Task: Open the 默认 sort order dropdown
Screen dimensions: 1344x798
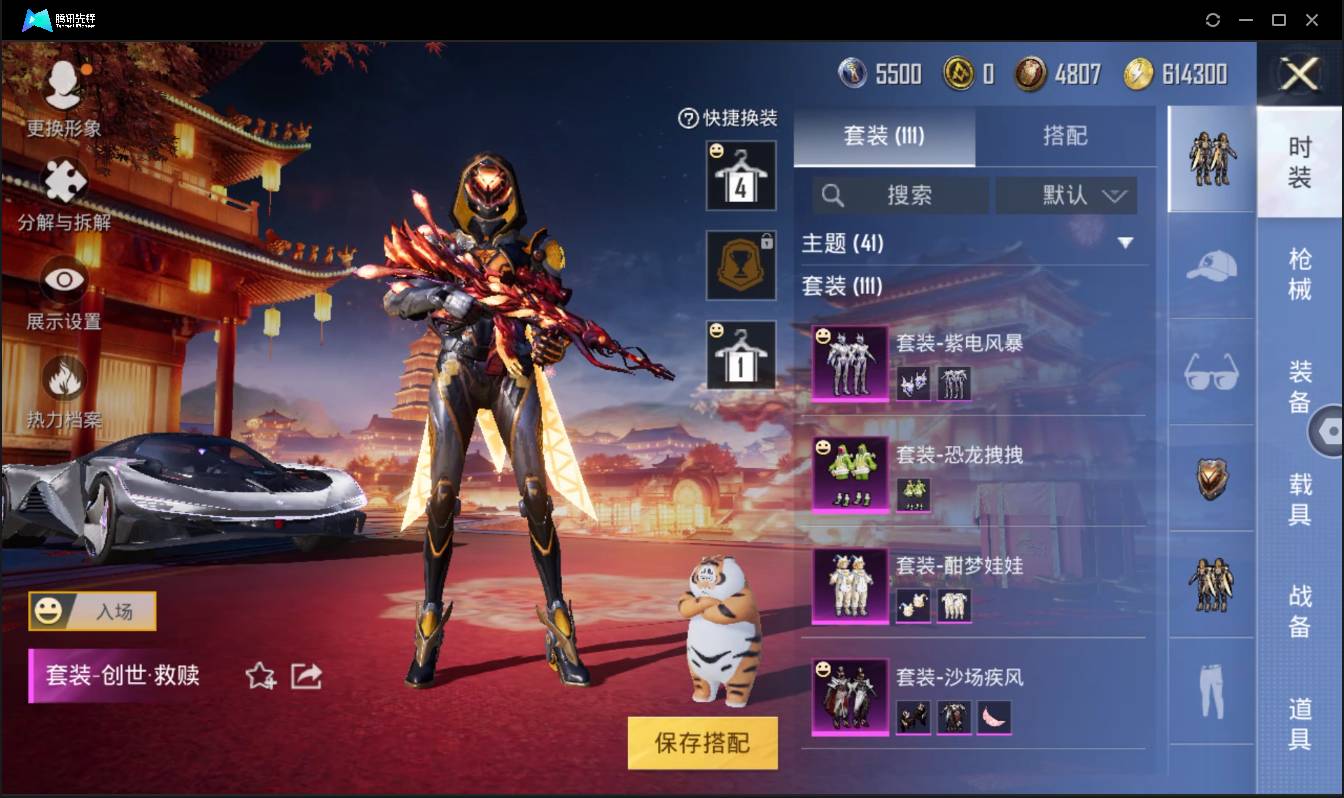Action: click(1066, 195)
